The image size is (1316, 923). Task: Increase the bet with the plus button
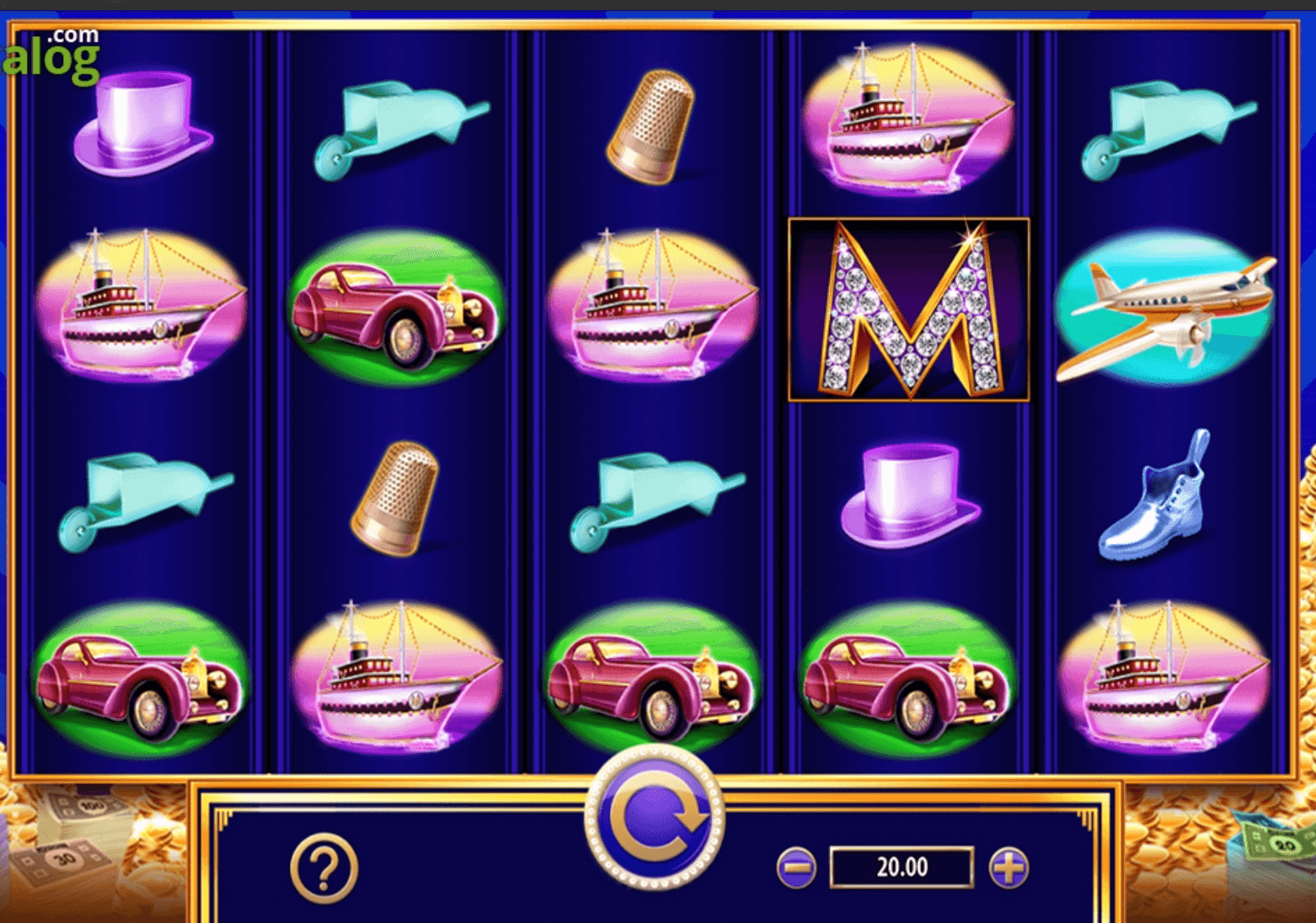tap(1008, 865)
